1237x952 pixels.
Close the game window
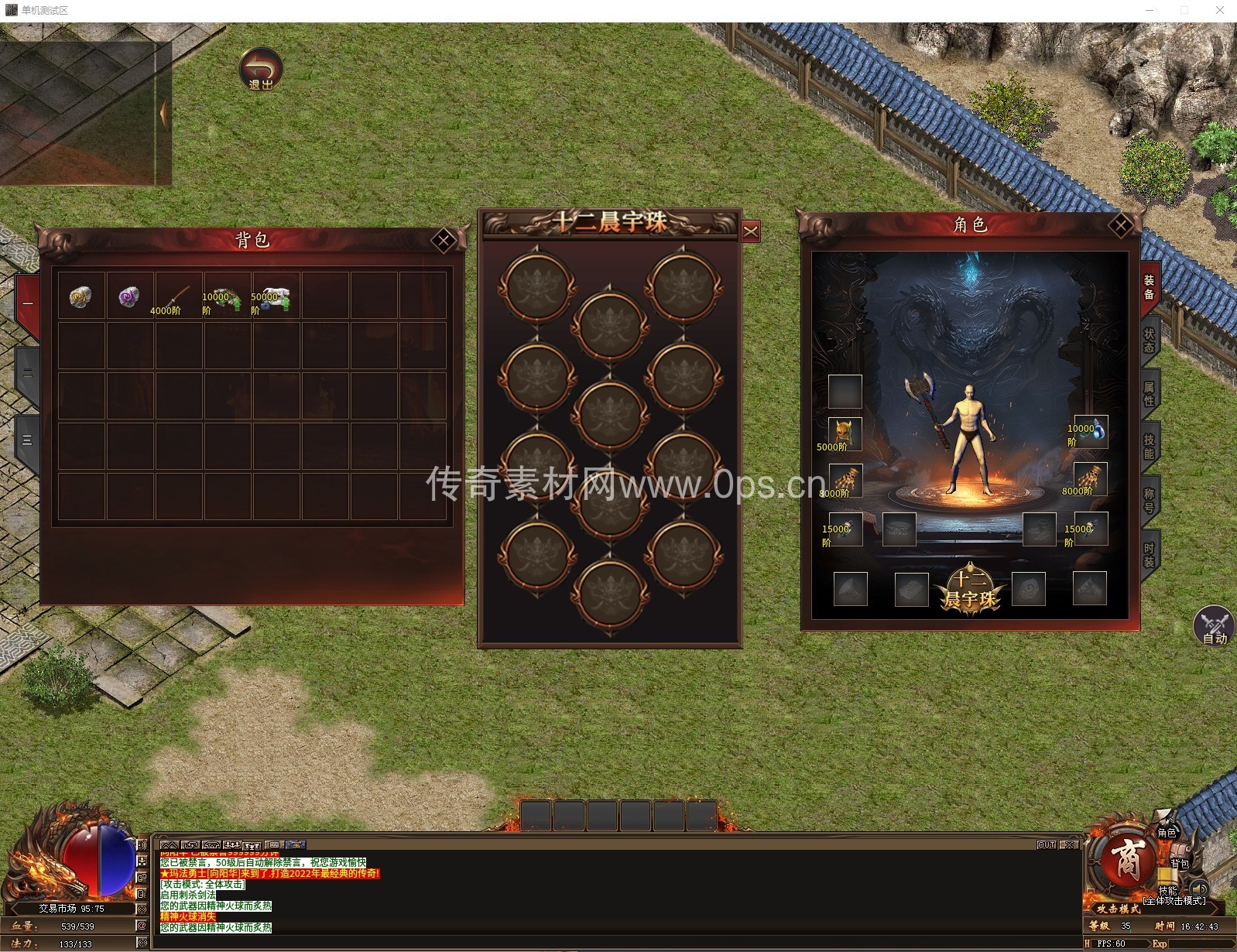tap(1221, 11)
